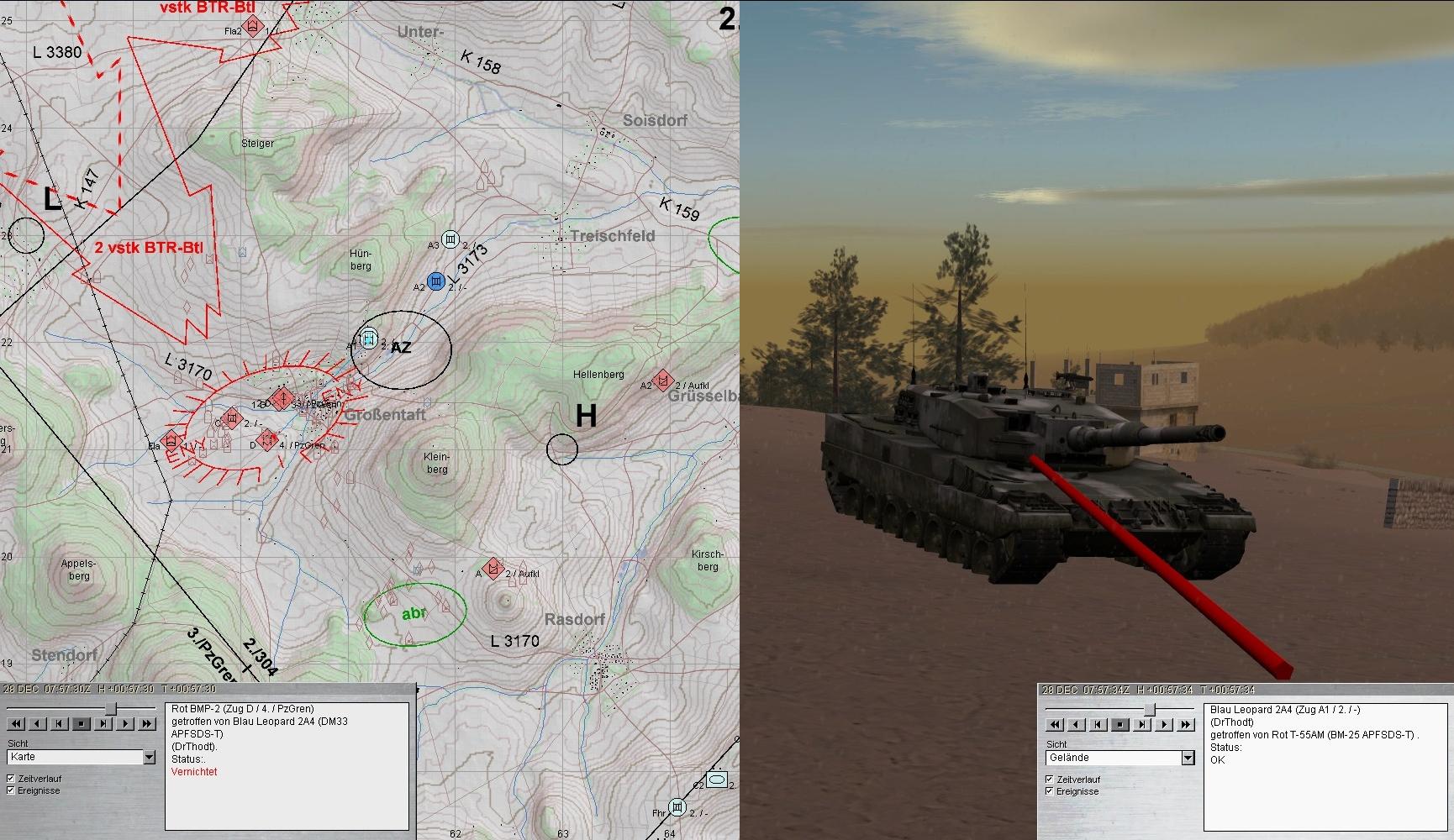The width and height of the screenshot is (1454, 840).
Task: Fast-forward the Karte panel replay
Action: (147, 723)
